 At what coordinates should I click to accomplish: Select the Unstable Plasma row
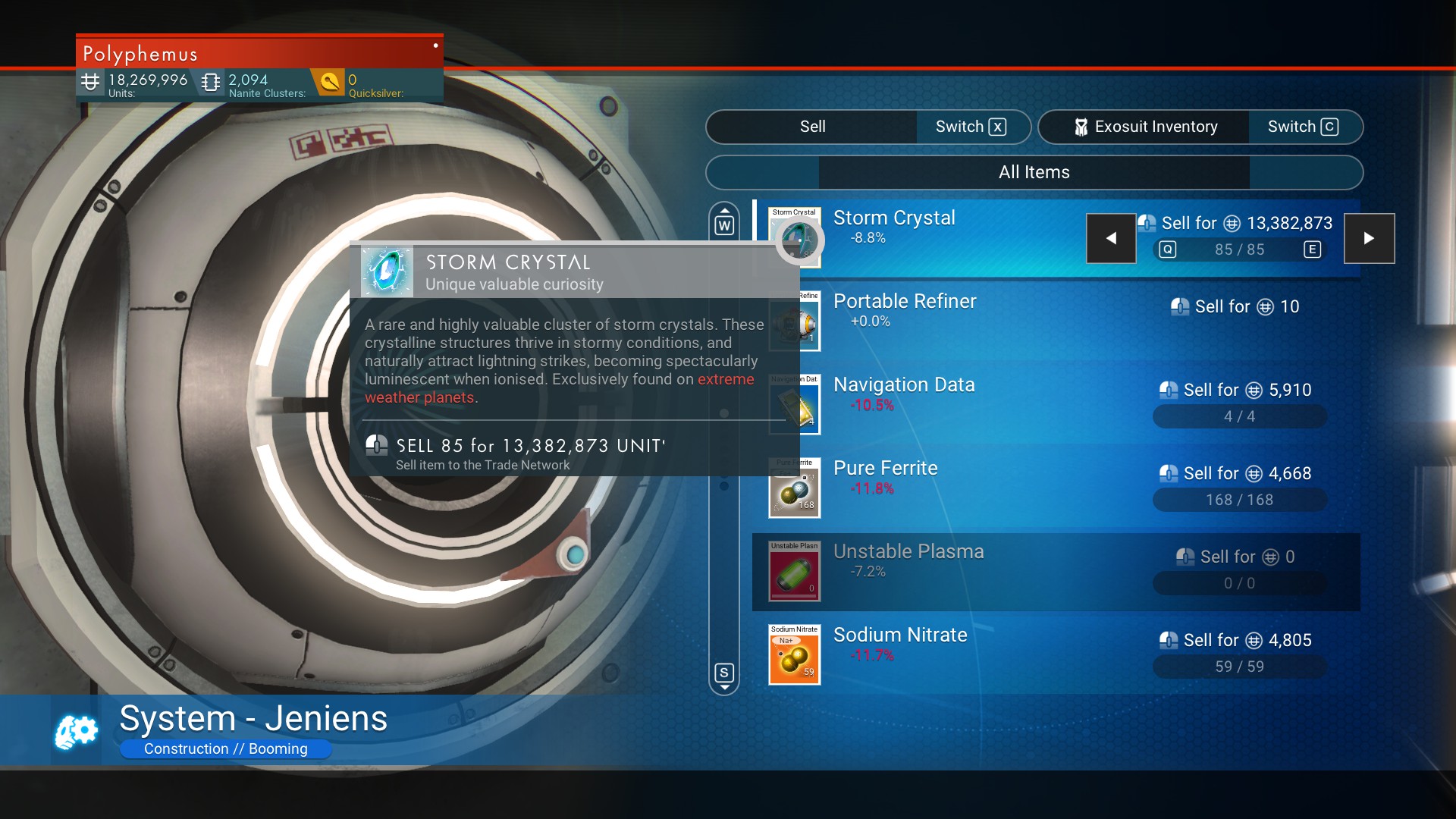tap(948, 561)
